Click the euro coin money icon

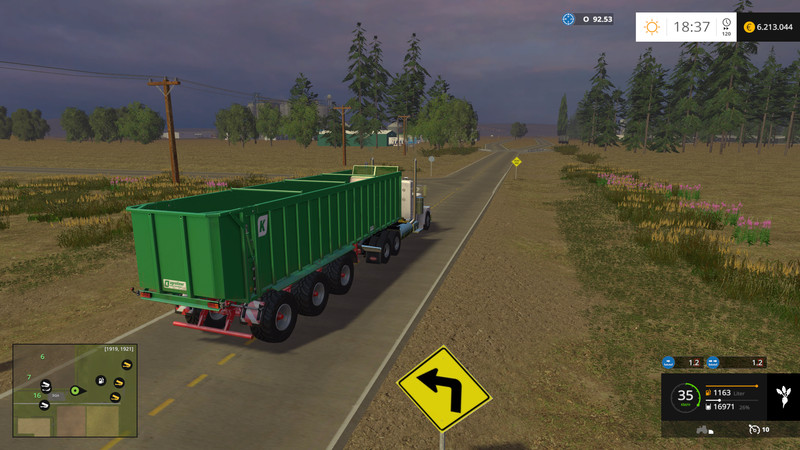(x=748, y=27)
